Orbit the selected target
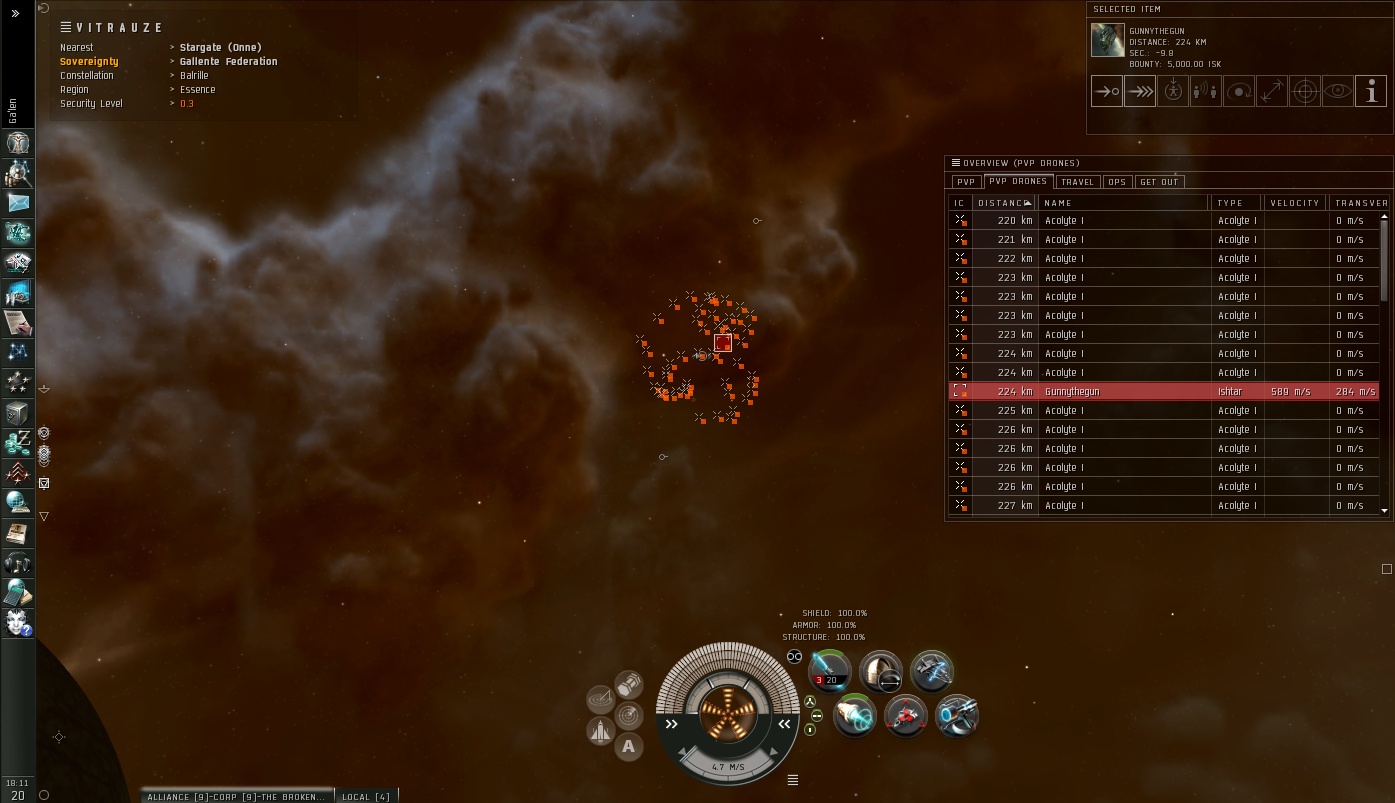 pos(1239,92)
